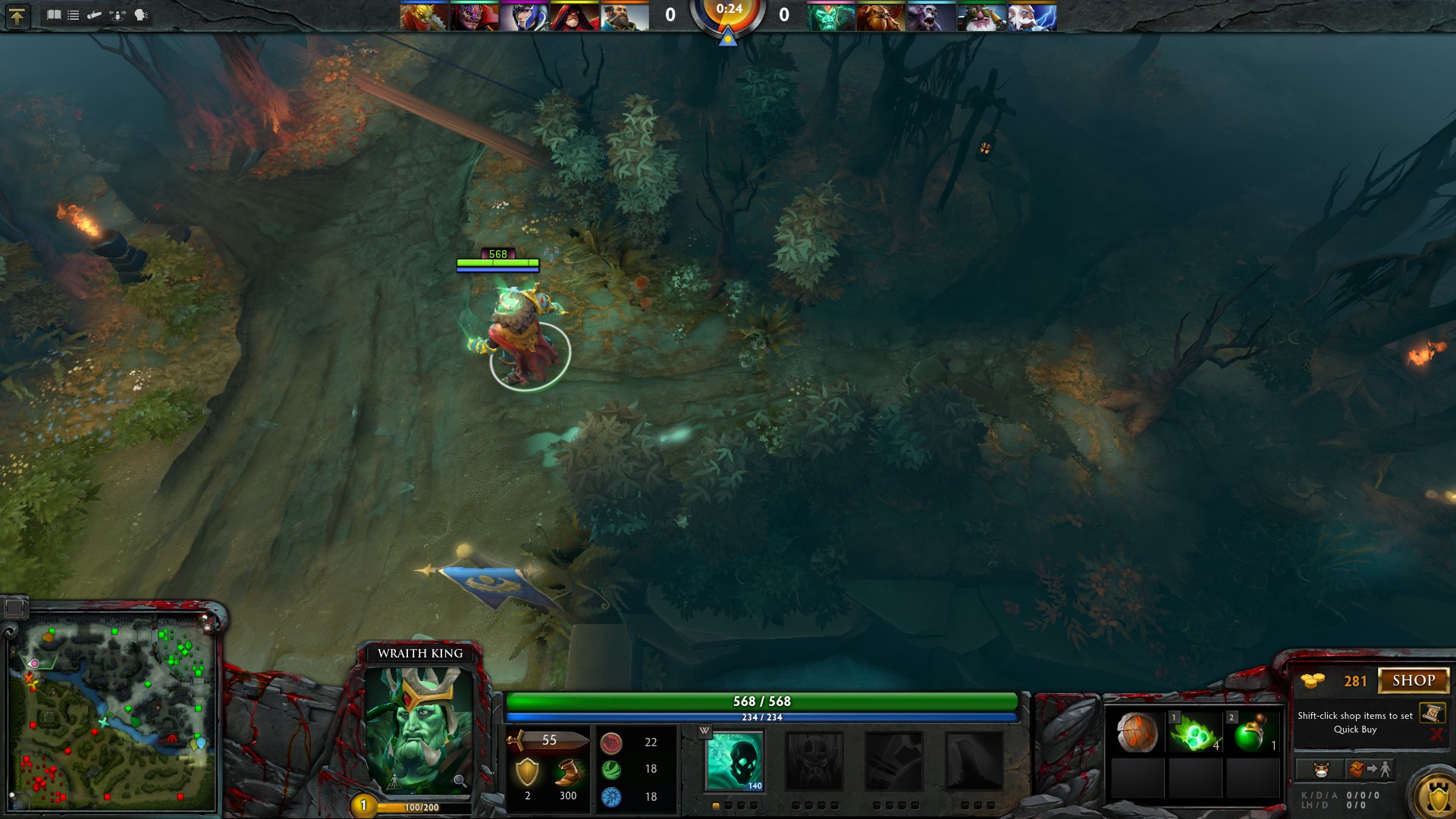Open the Shop

point(1413,680)
